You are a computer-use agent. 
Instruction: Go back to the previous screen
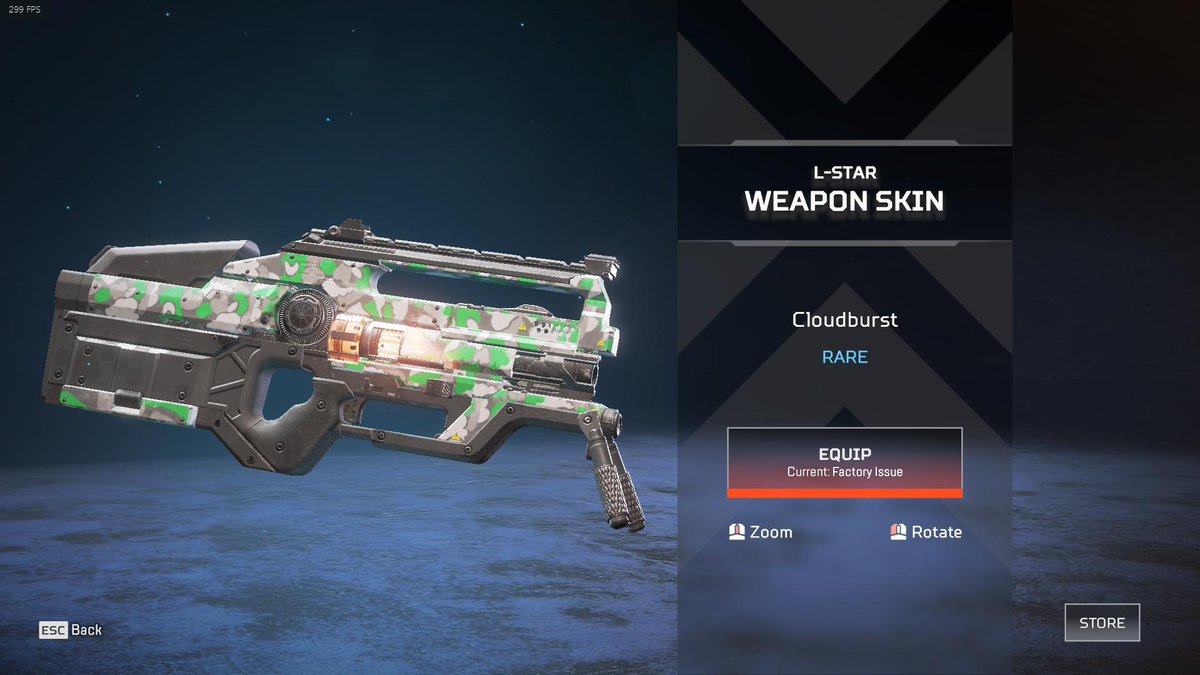(71, 630)
